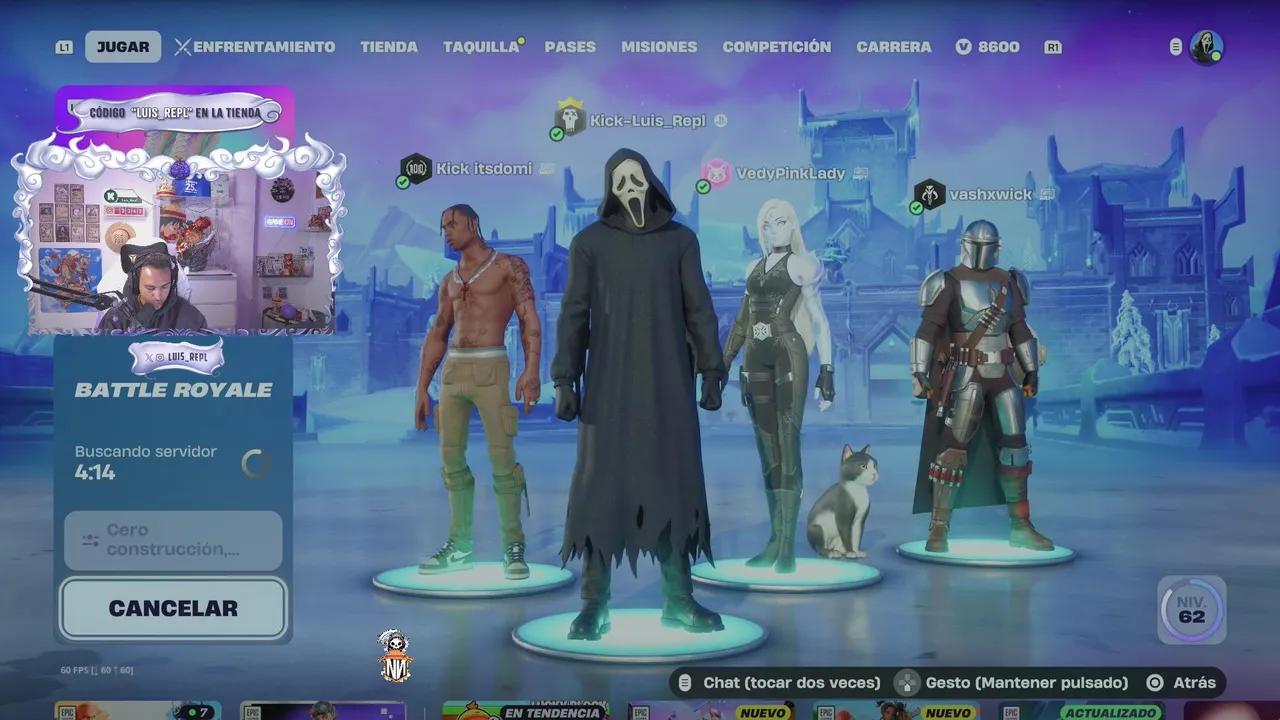The width and height of the screenshot is (1280, 720).
Task: Click the Mandalorian emblem next to vashxwick
Action: click(930, 195)
